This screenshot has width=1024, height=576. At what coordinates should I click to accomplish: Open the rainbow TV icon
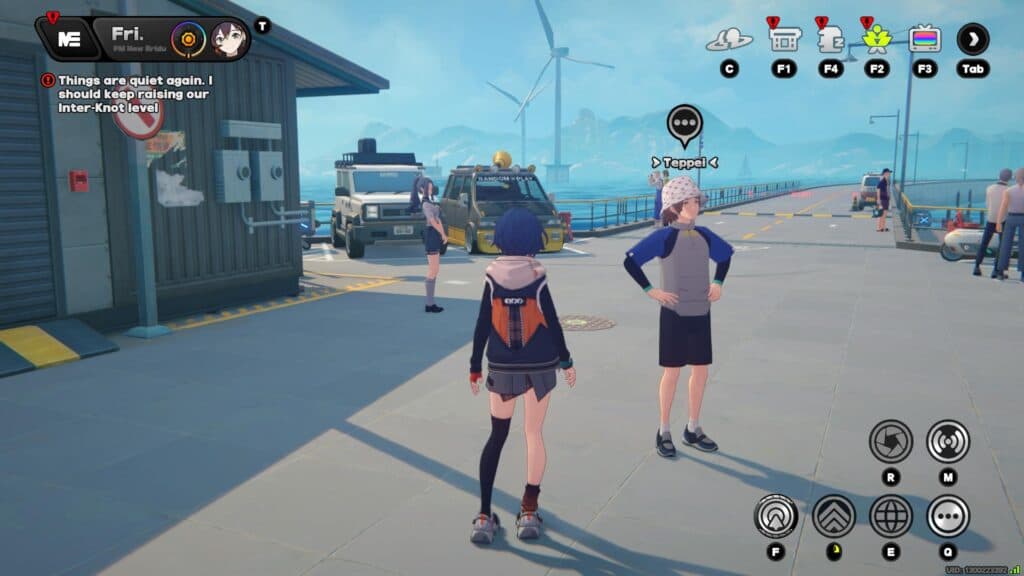(925, 39)
